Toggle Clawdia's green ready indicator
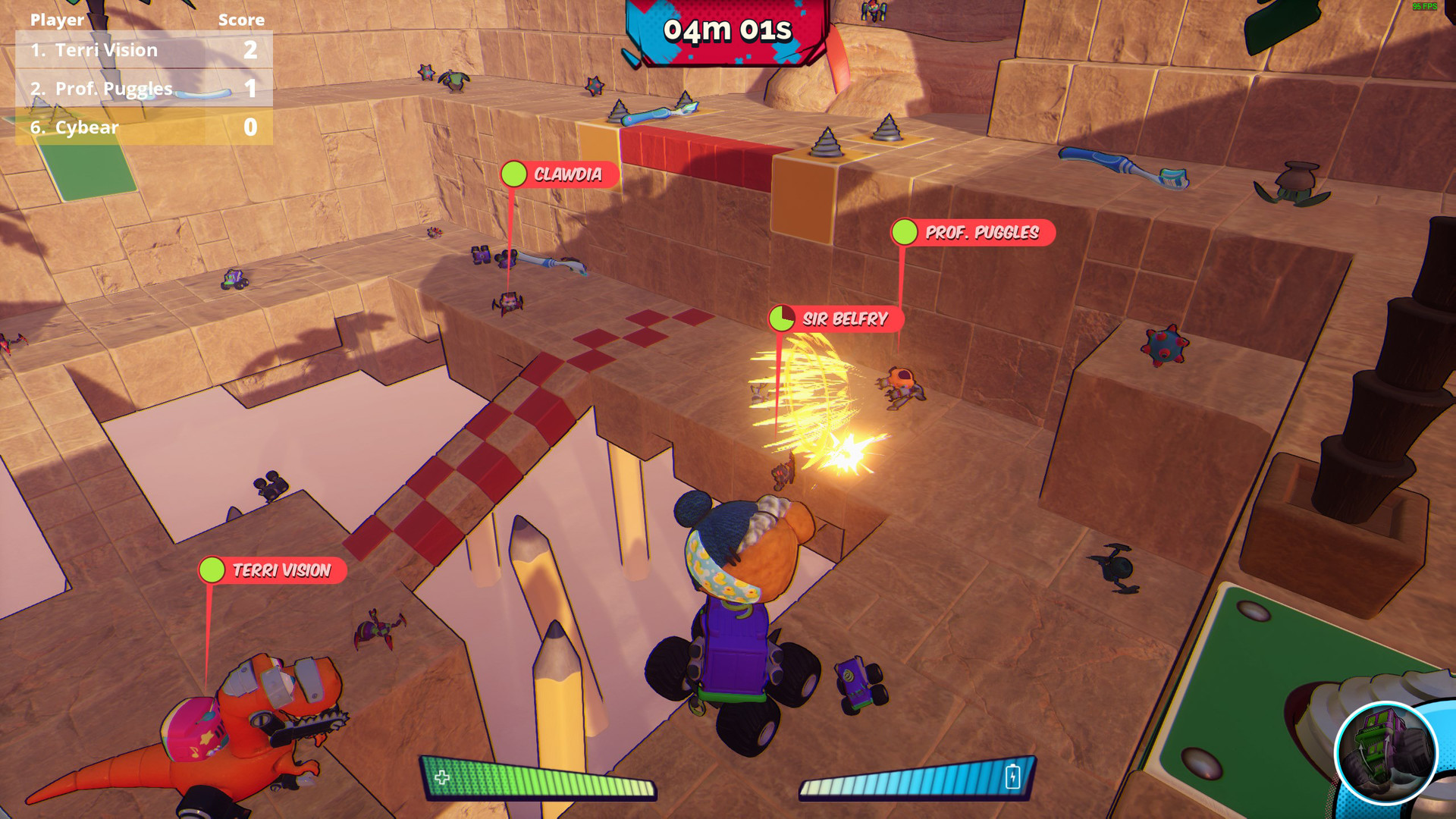This screenshot has width=1456, height=819. coord(515,174)
